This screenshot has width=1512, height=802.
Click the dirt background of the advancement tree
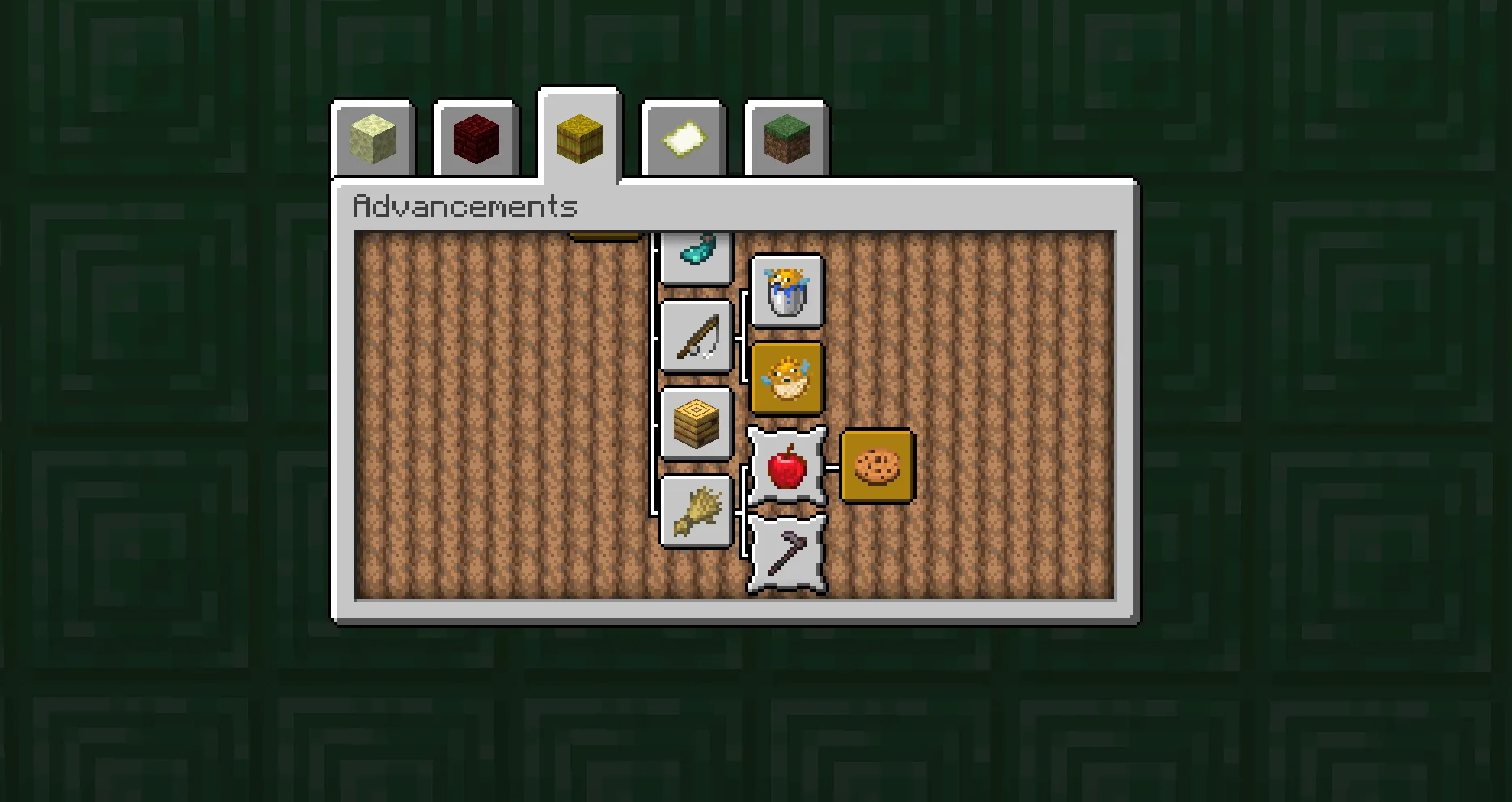tap(485, 405)
